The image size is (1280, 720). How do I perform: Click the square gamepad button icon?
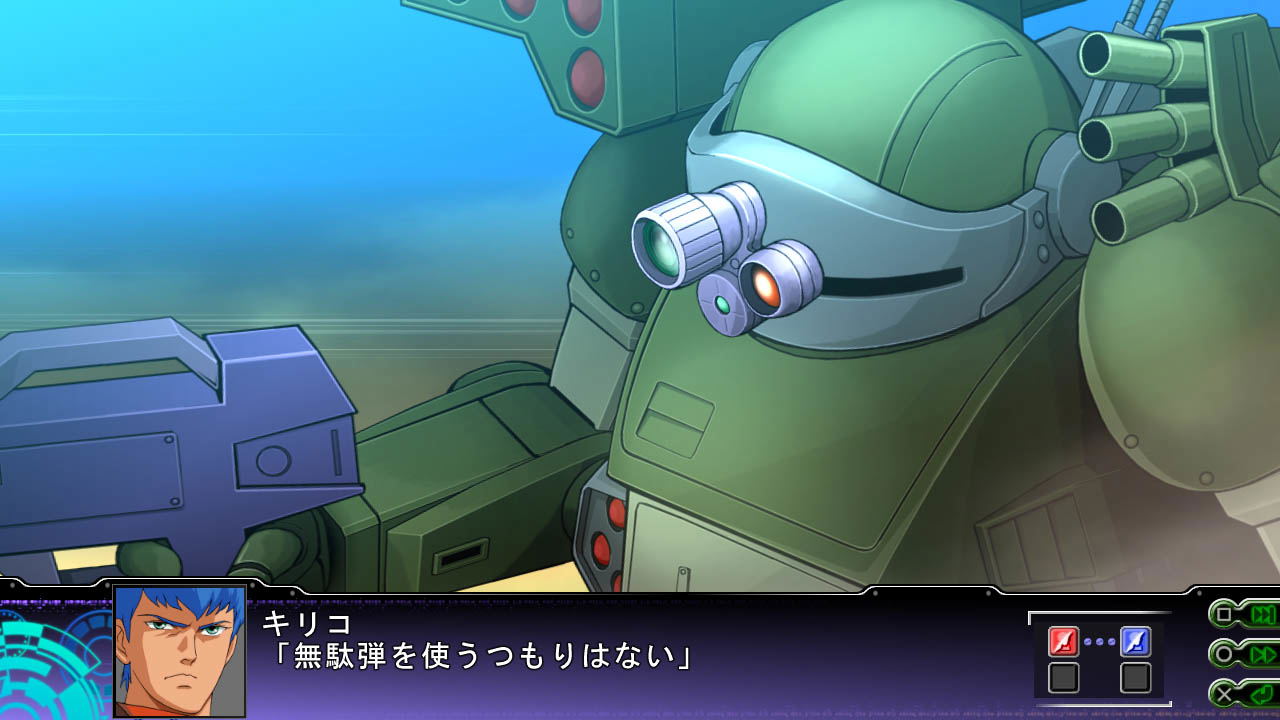(x=1222, y=614)
